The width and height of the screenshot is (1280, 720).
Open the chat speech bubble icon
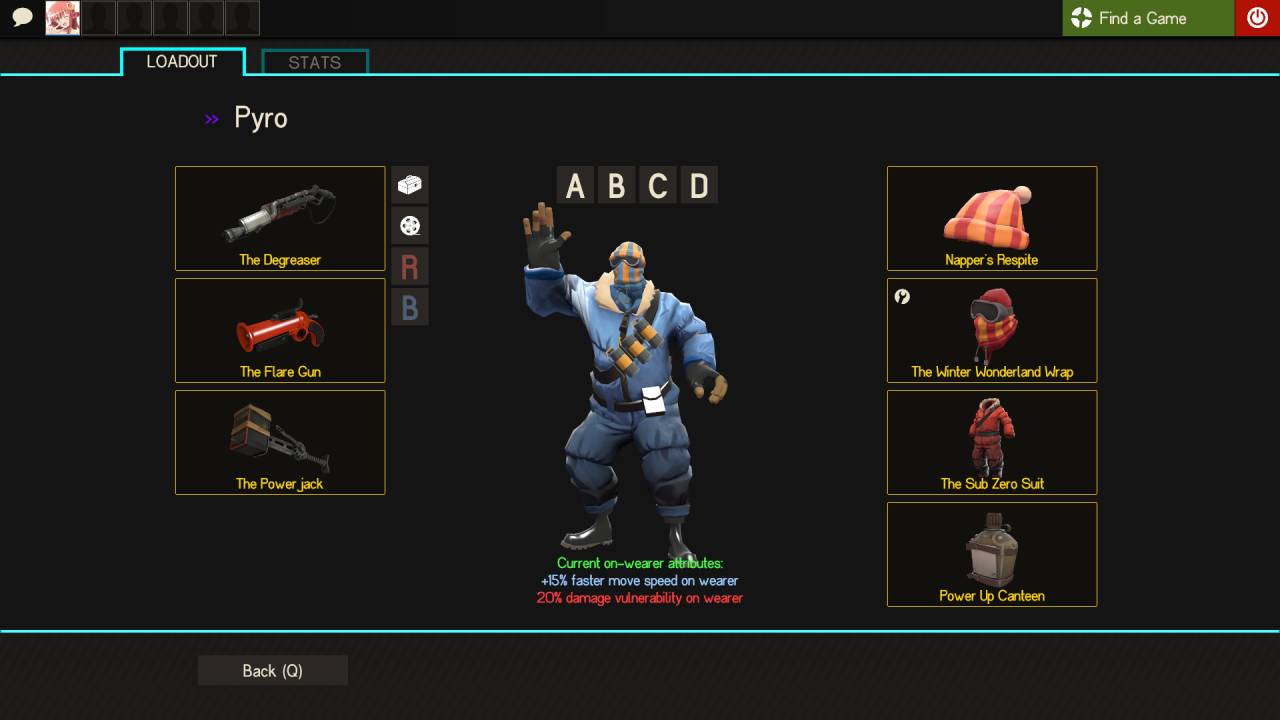22,17
